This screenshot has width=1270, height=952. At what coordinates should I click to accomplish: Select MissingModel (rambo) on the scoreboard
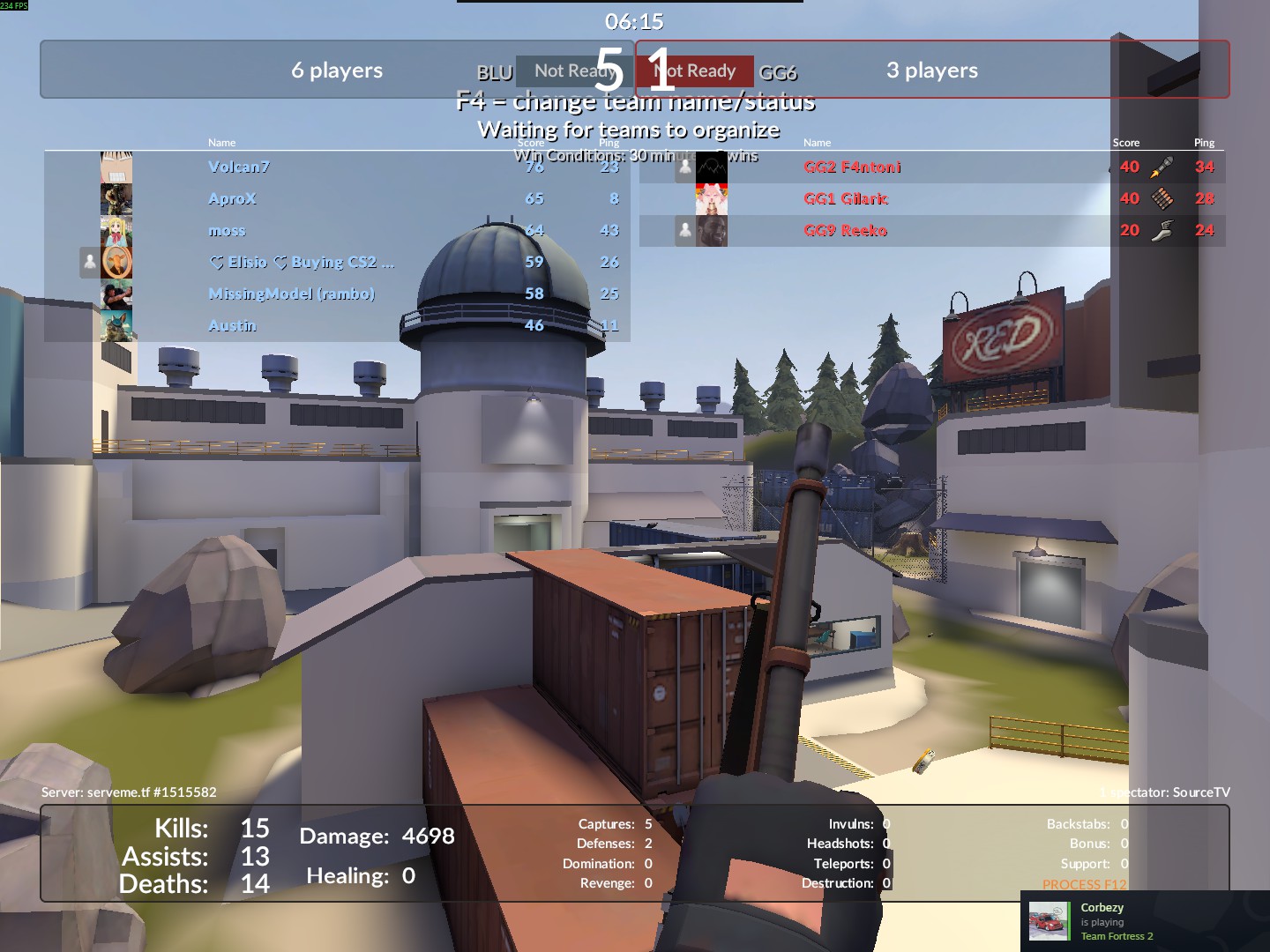click(x=291, y=294)
